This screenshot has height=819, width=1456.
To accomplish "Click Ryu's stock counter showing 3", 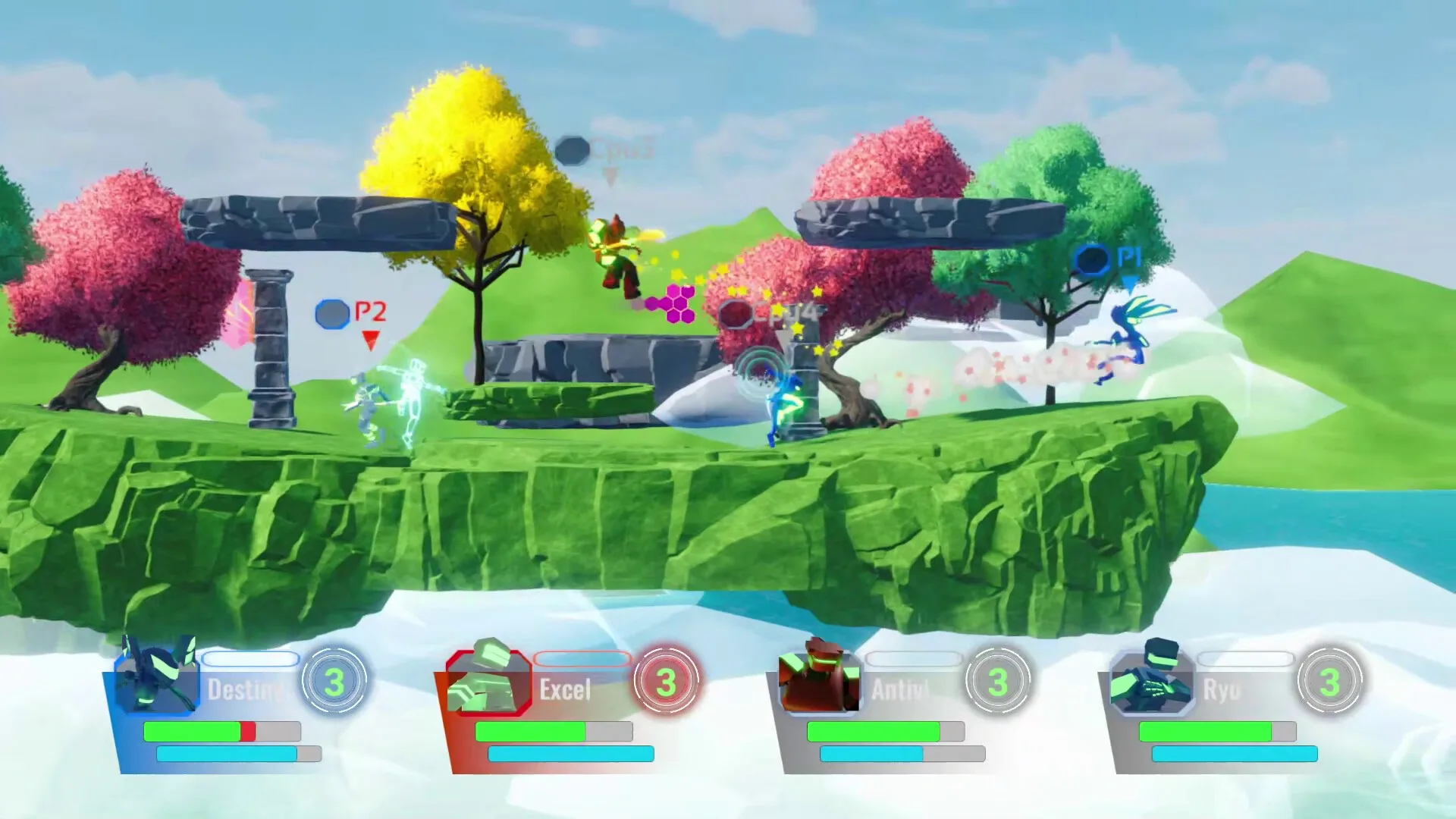I will (1331, 680).
